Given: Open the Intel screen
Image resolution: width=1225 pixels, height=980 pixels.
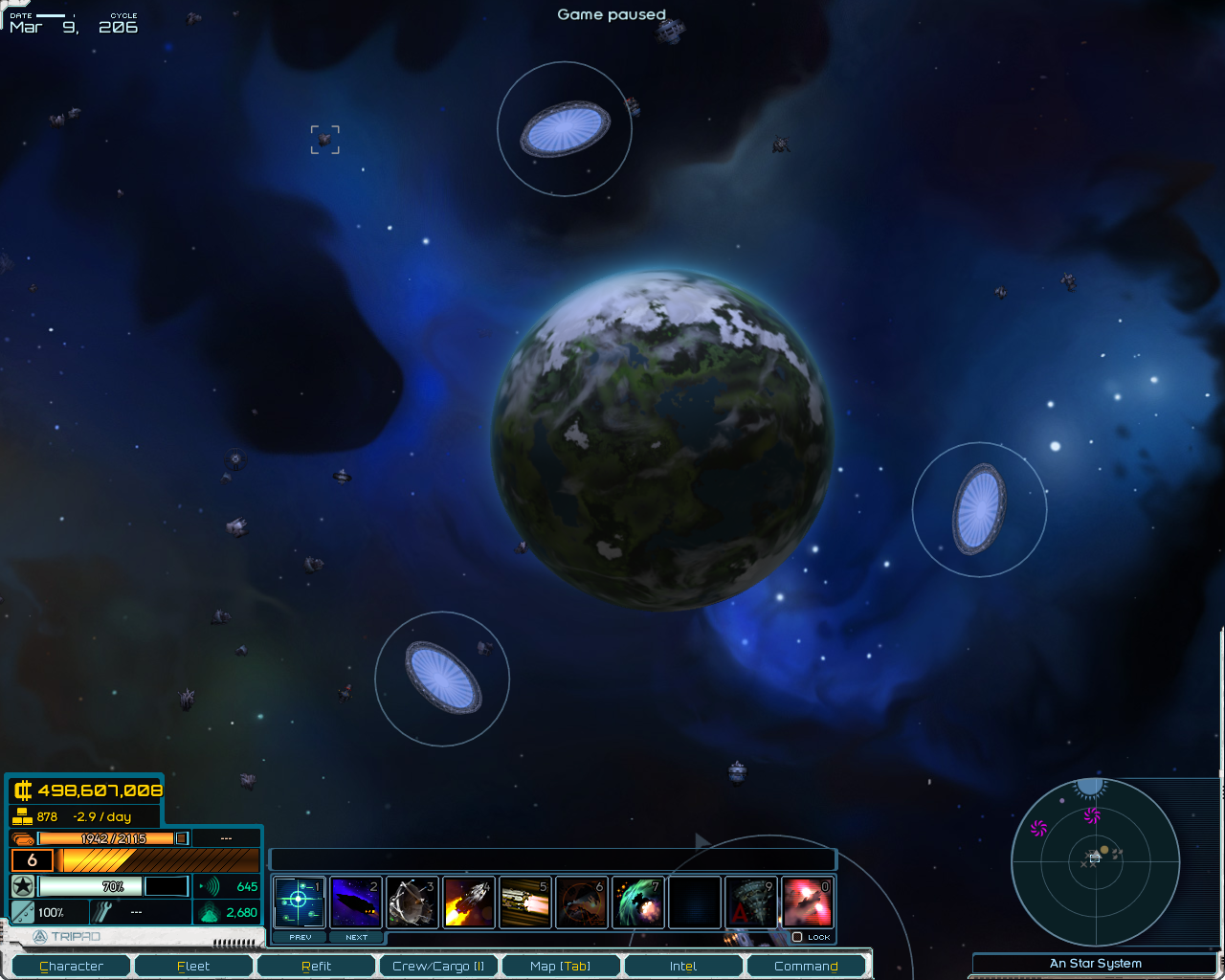Looking at the screenshot, I should (683, 966).
